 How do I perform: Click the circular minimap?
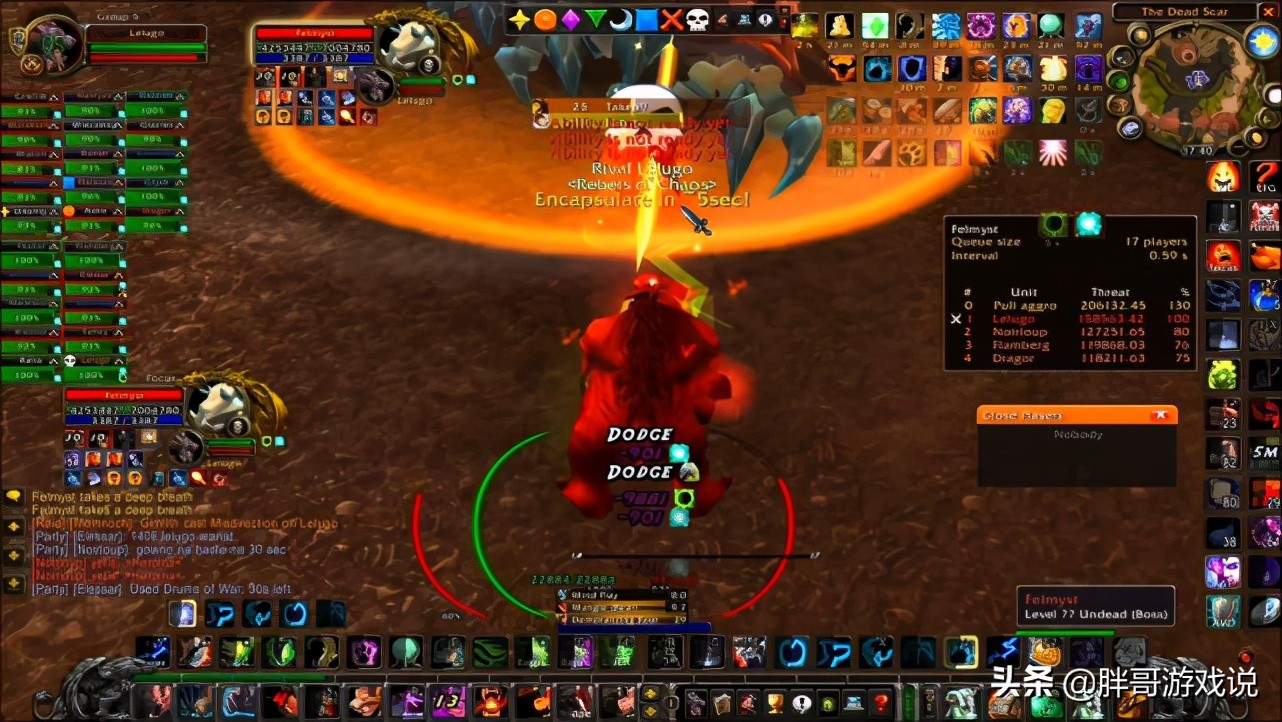1190,85
